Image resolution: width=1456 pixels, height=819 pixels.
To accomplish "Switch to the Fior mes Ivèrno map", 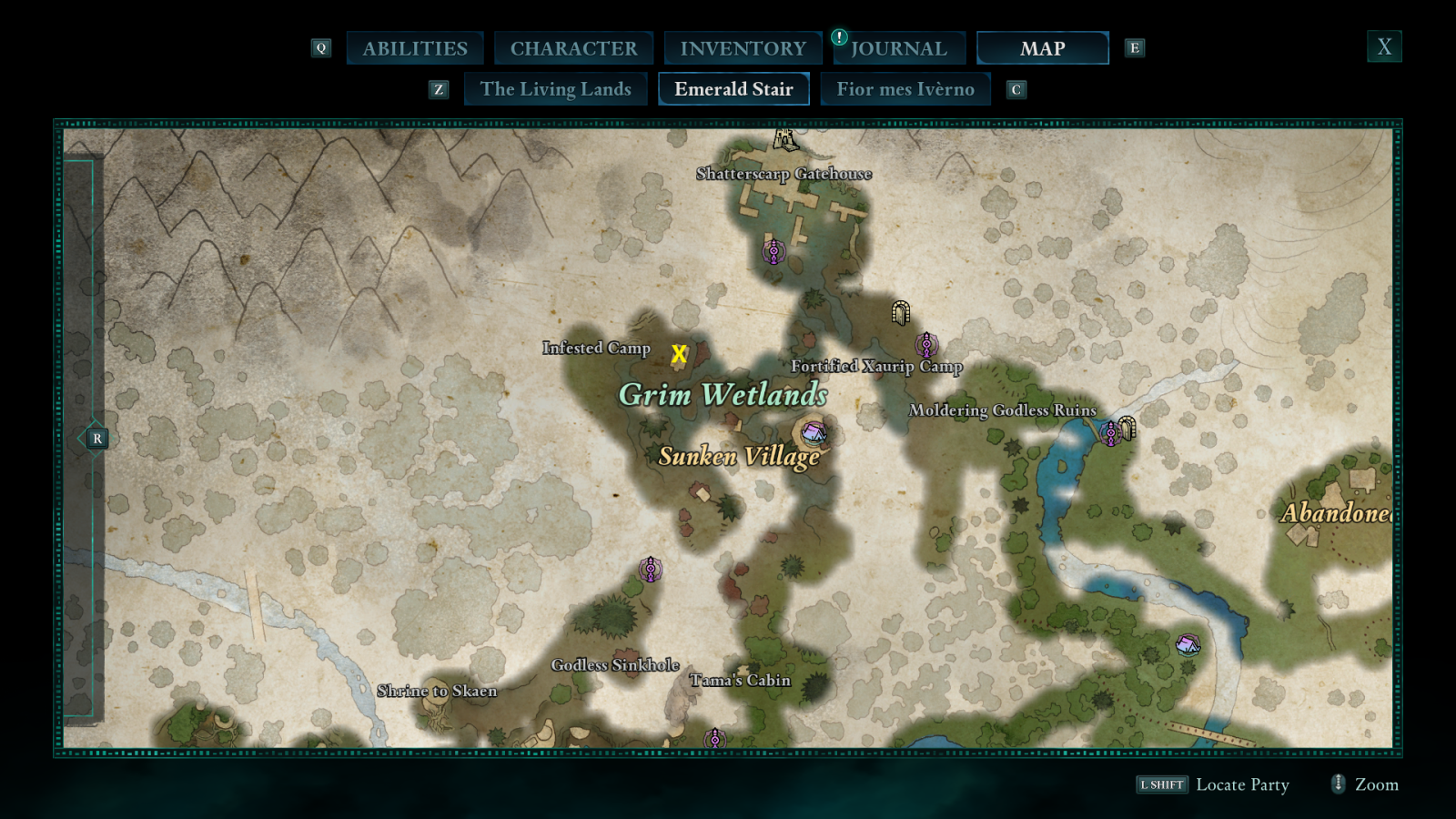I will coord(905,89).
